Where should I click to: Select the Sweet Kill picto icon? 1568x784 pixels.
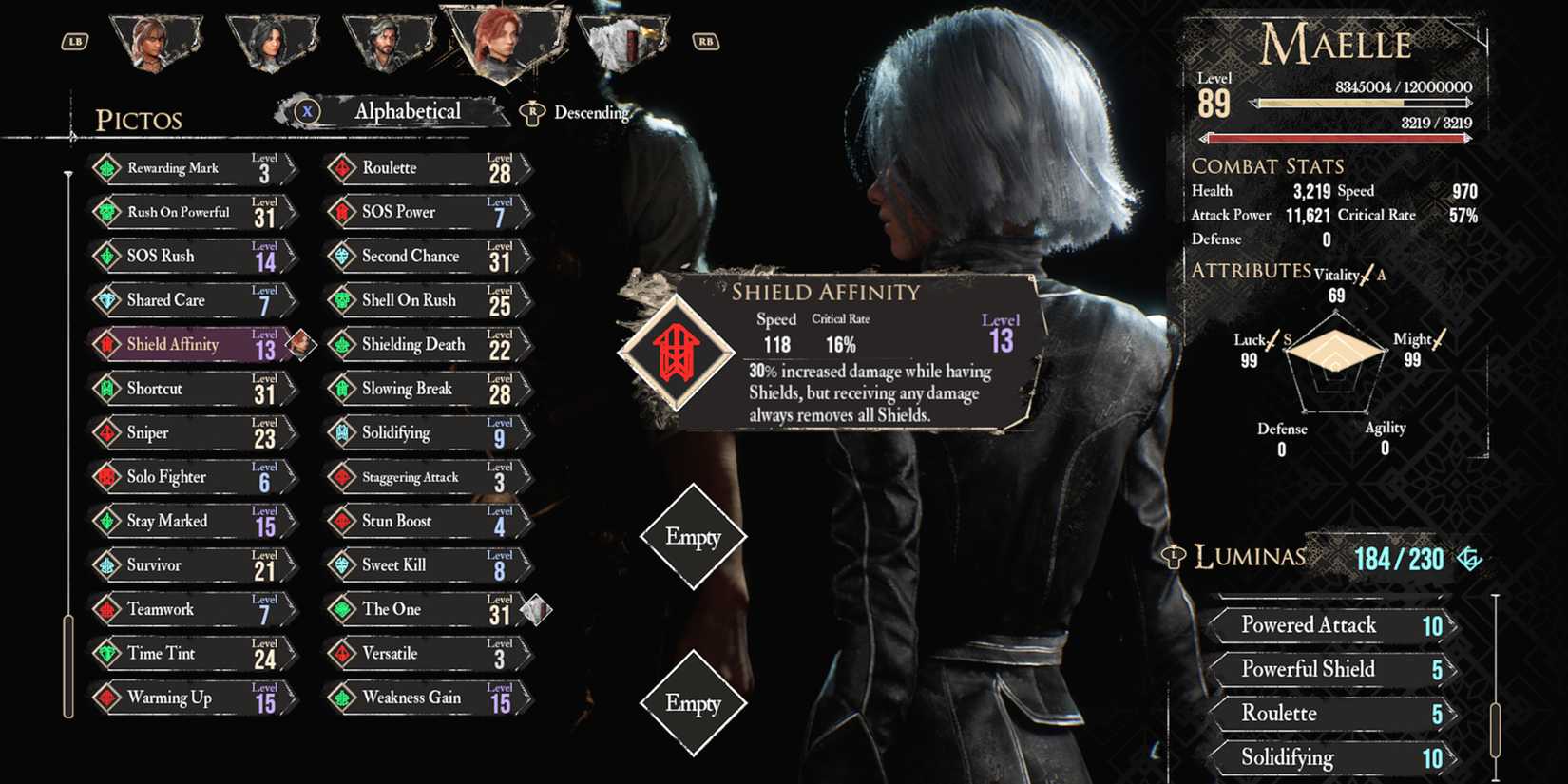click(343, 564)
